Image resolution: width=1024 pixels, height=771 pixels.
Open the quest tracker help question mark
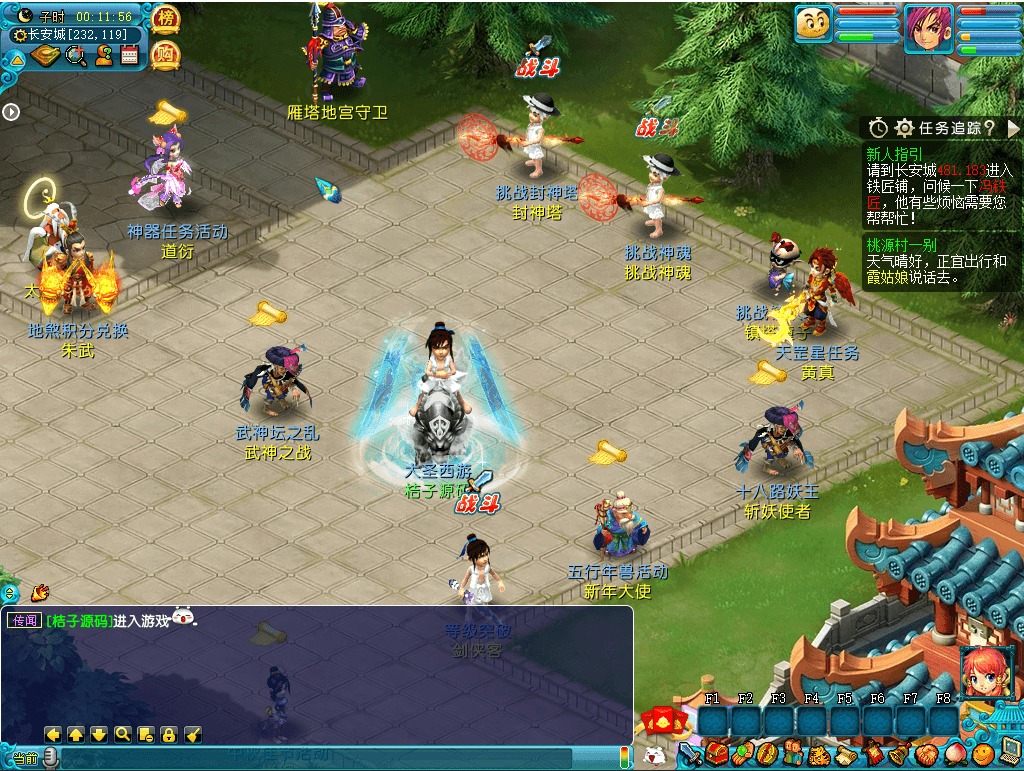click(989, 128)
